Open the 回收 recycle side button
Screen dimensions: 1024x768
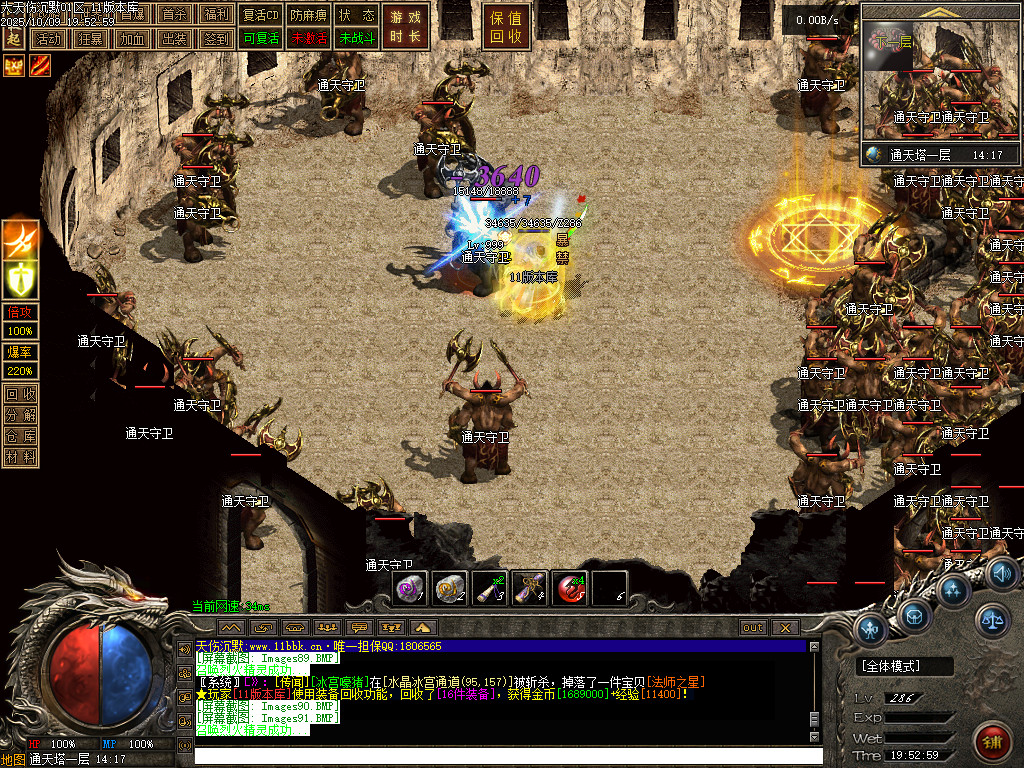pos(21,394)
